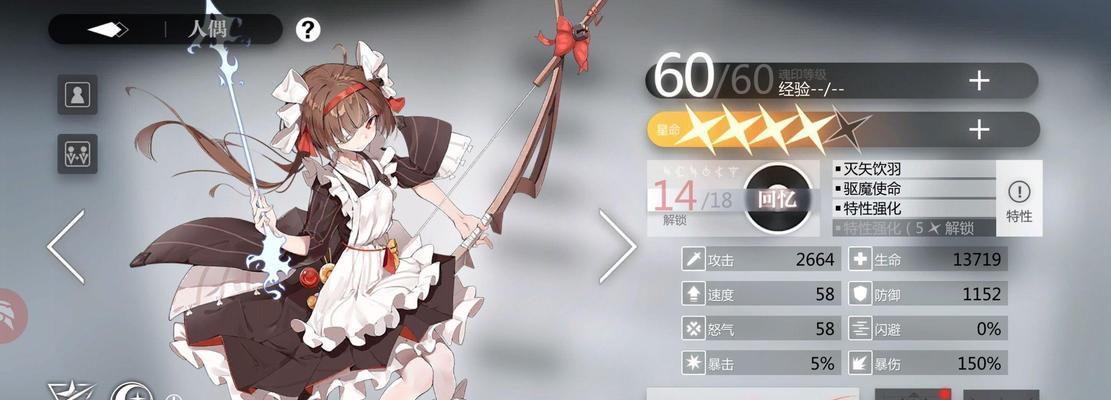The image size is (1111, 400).
Task: Go back using the 人偶 header arrow
Action: click(x=108, y=29)
